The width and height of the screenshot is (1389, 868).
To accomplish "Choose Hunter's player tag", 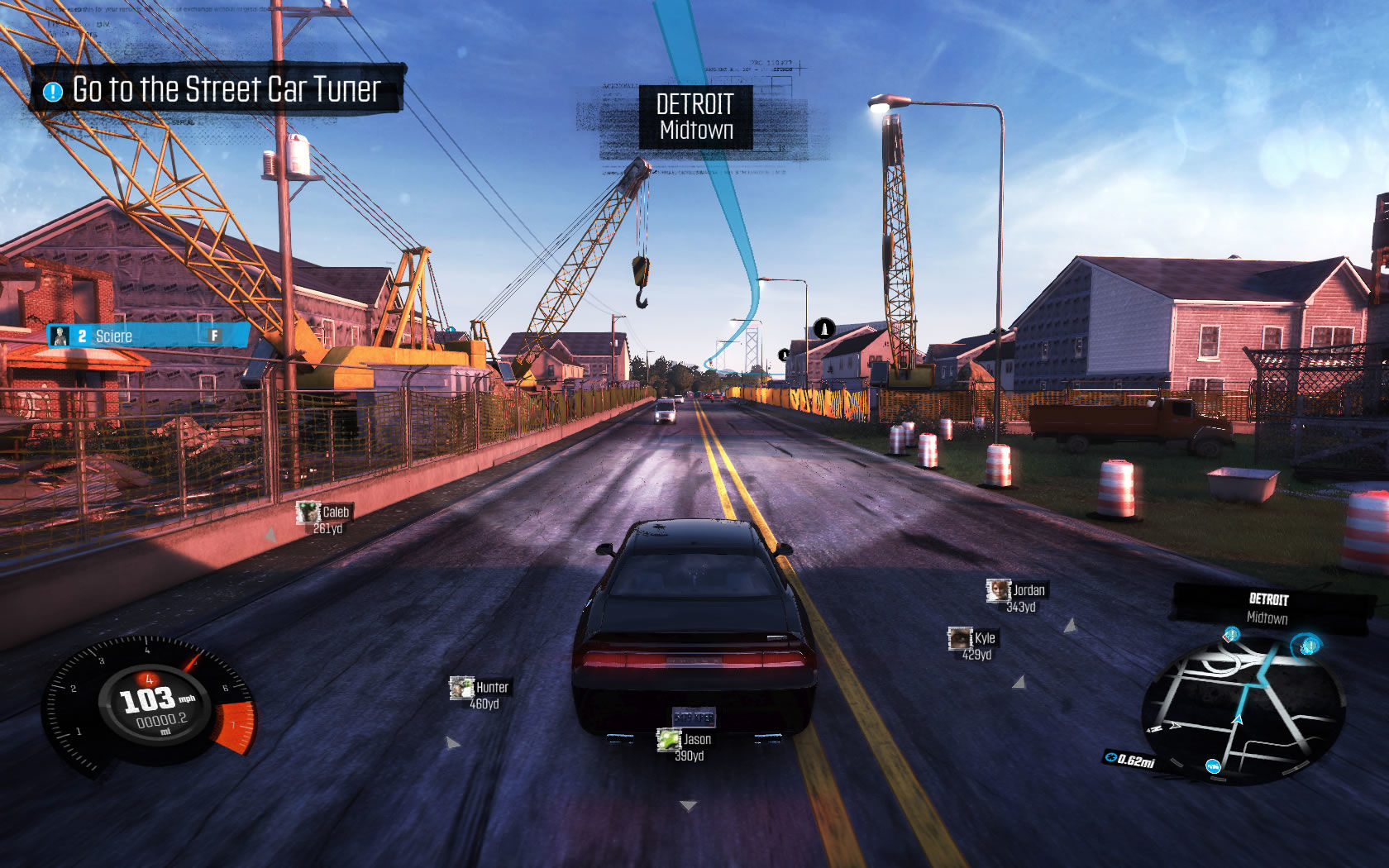I will pos(480,694).
